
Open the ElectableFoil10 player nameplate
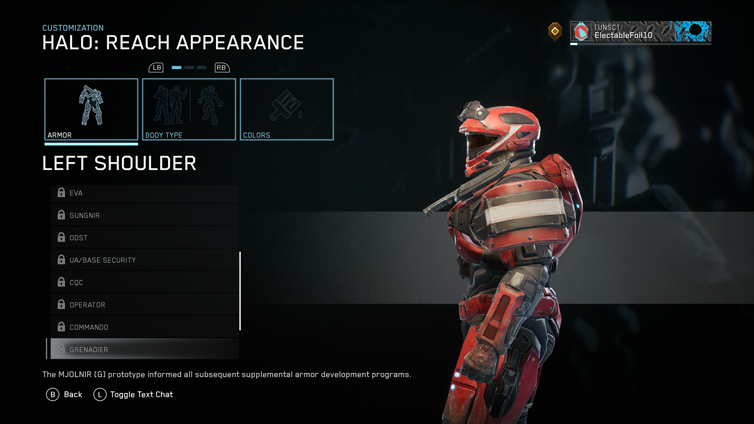tap(640, 32)
